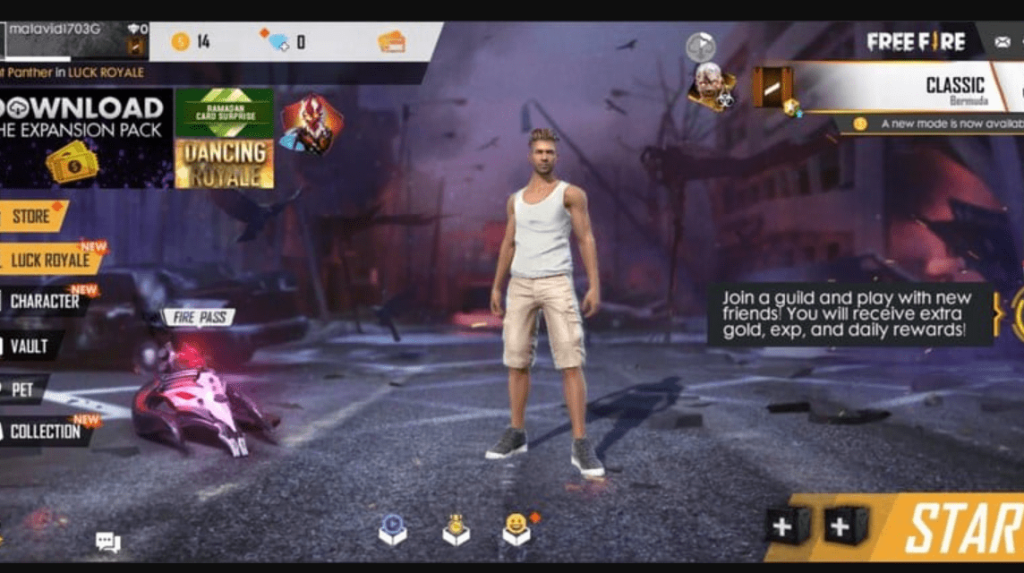Open the Vault menu
The height and width of the screenshot is (573, 1024).
pyautogui.click(x=29, y=346)
